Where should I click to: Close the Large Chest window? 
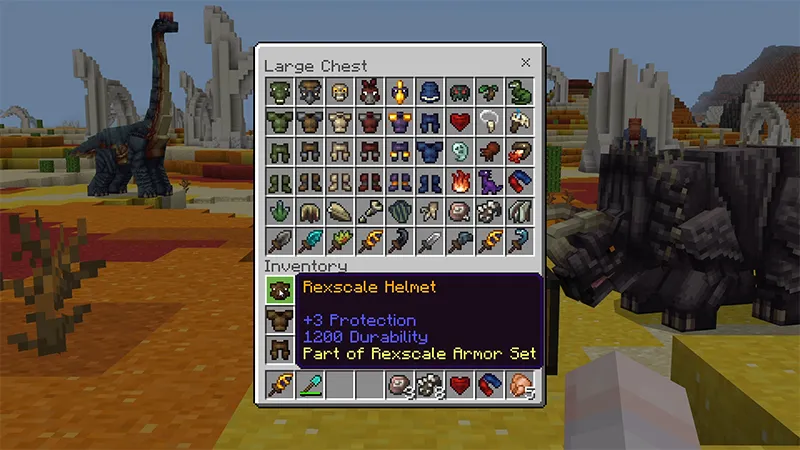pyautogui.click(x=526, y=63)
